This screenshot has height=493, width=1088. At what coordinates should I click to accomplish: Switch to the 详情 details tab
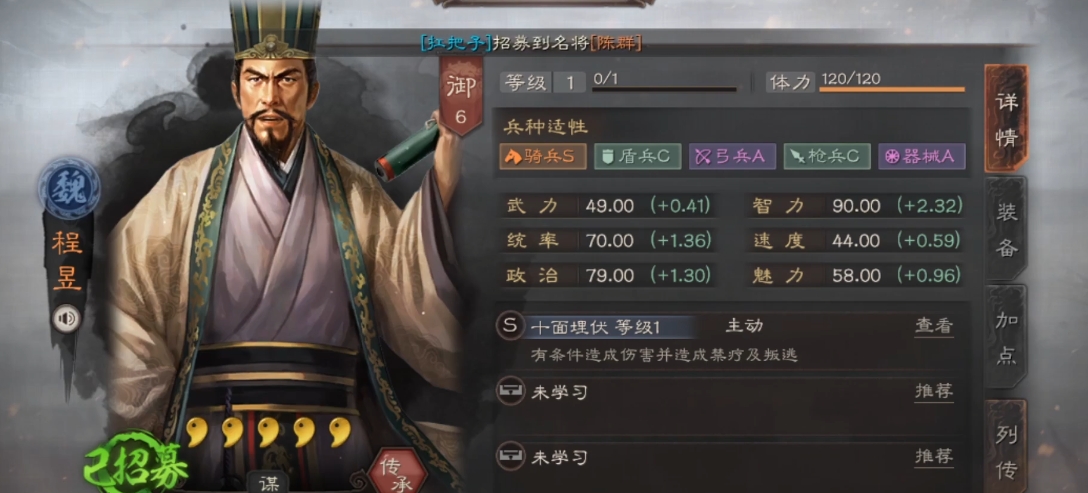pos(1005,118)
